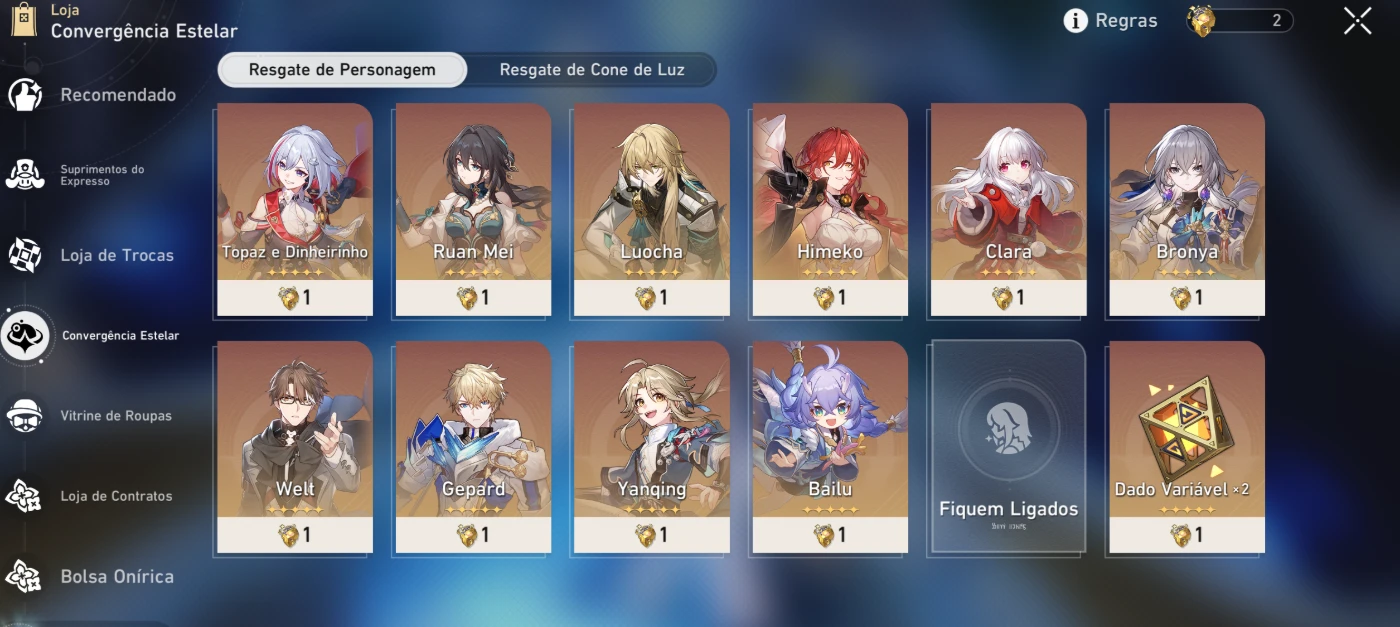This screenshot has width=1400, height=627.
Task: Choose the Welt character card
Action: (x=295, y=446)
